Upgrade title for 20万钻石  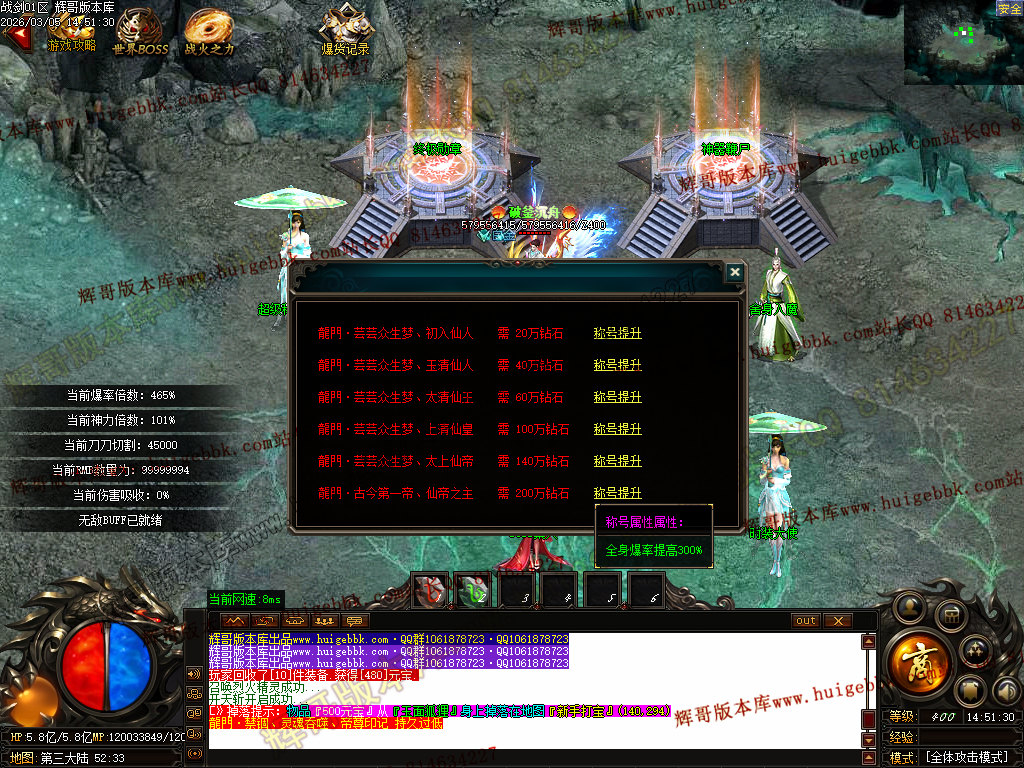pos(617,333)
